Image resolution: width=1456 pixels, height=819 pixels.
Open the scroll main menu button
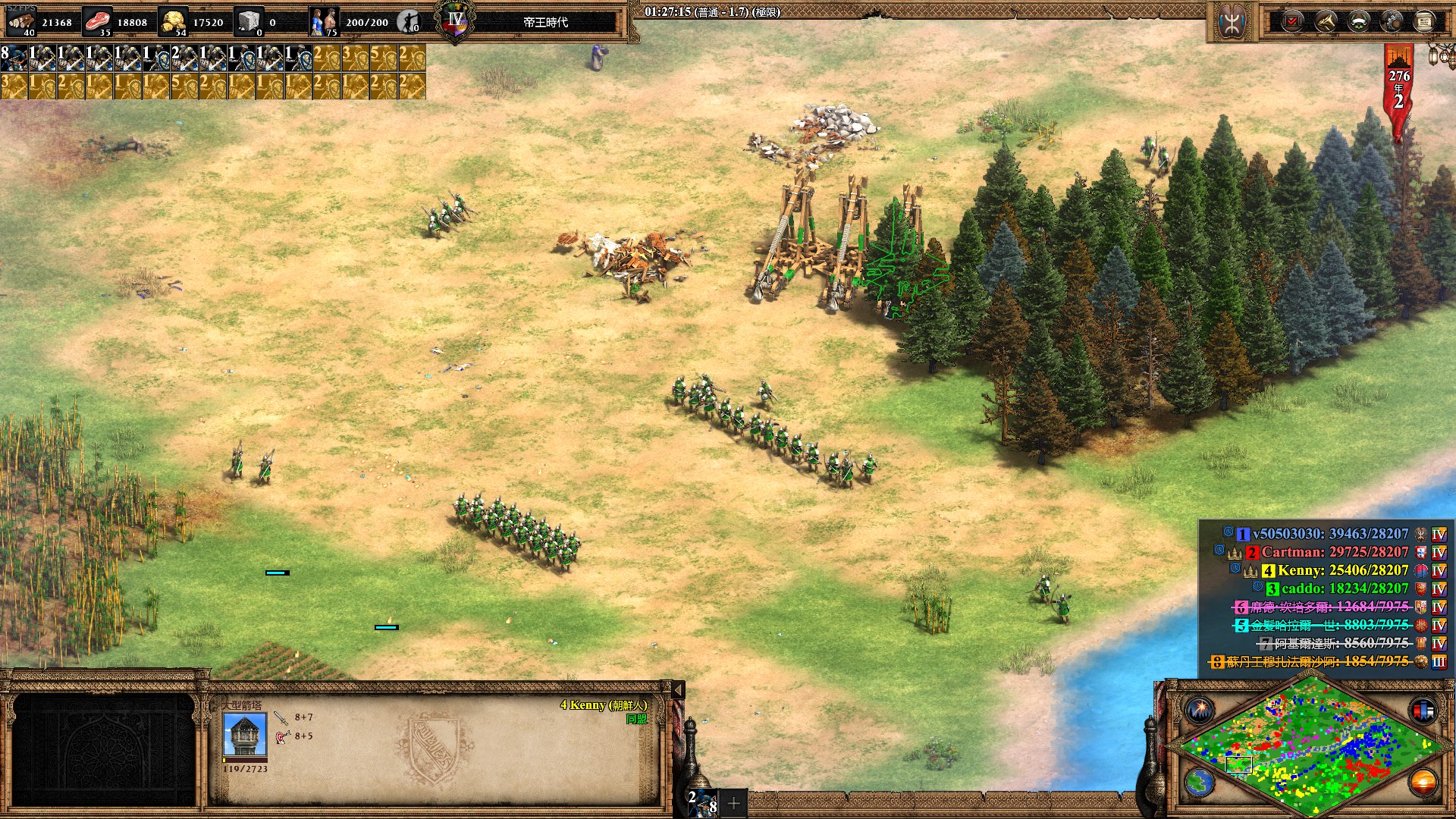point(1424,21)
